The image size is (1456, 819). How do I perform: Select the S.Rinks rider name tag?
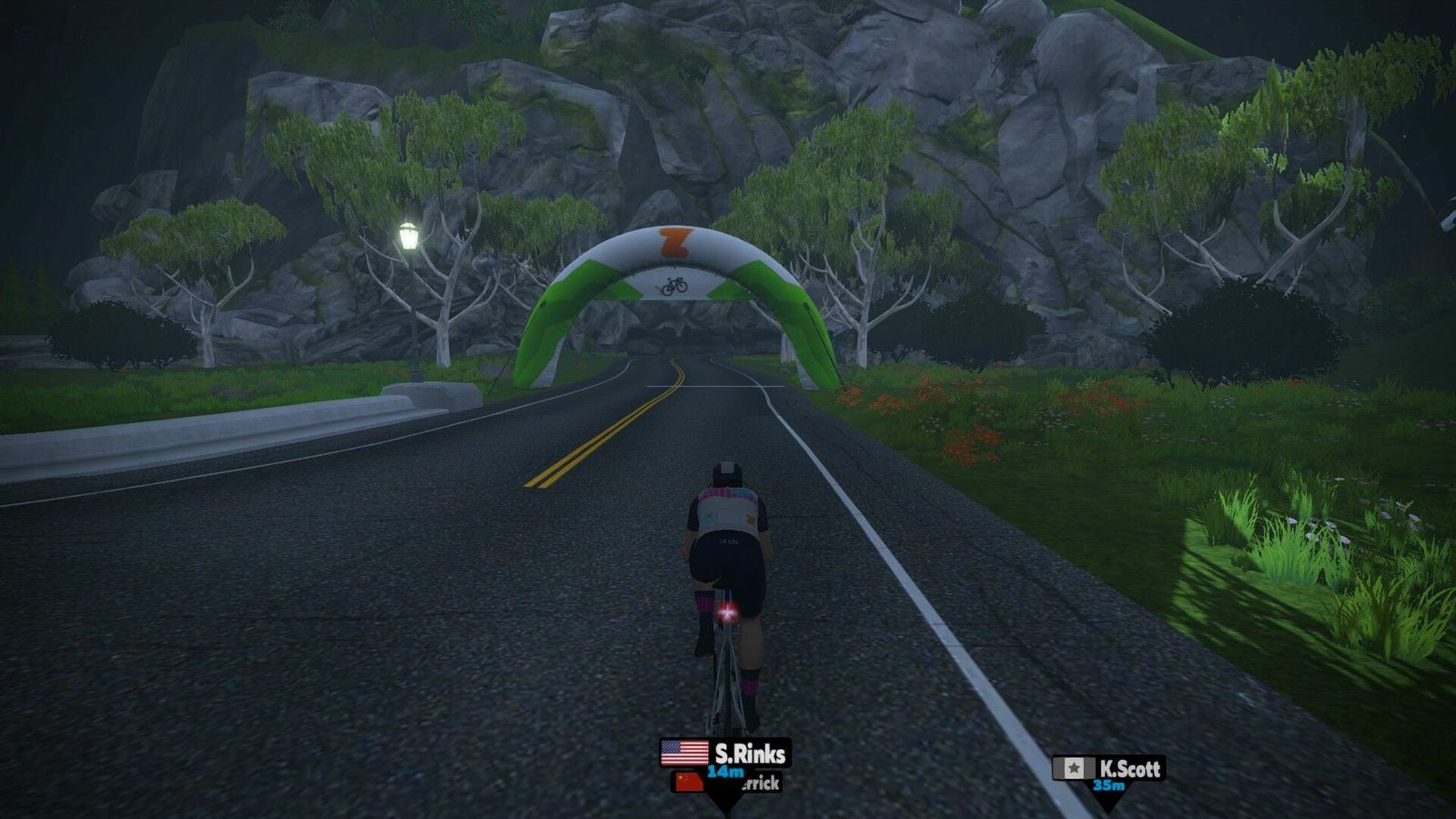pos(725,753)
